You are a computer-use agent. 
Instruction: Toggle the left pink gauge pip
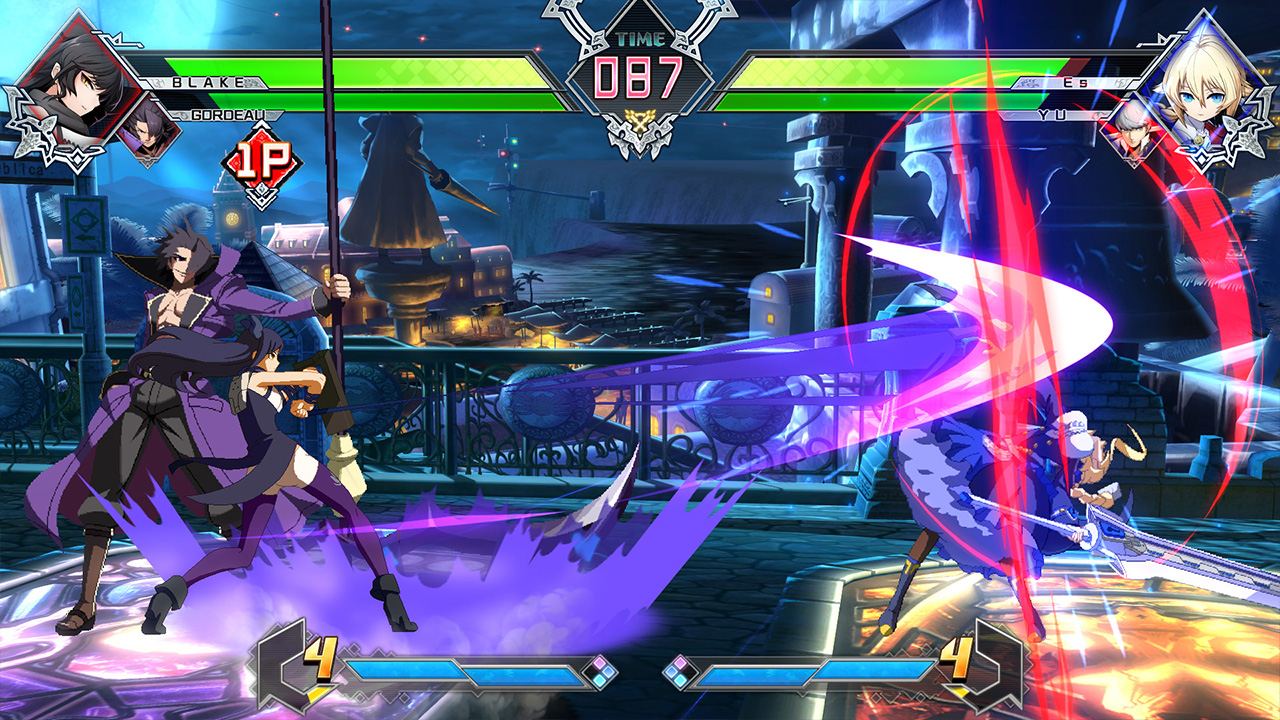(600, 662)
